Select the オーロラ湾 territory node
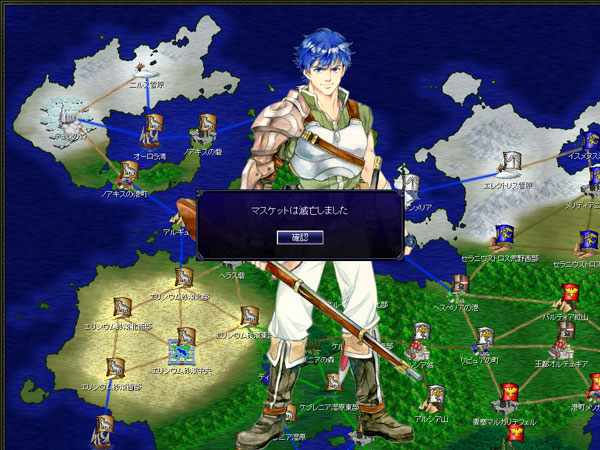600x450 pixels. [152, 125]
